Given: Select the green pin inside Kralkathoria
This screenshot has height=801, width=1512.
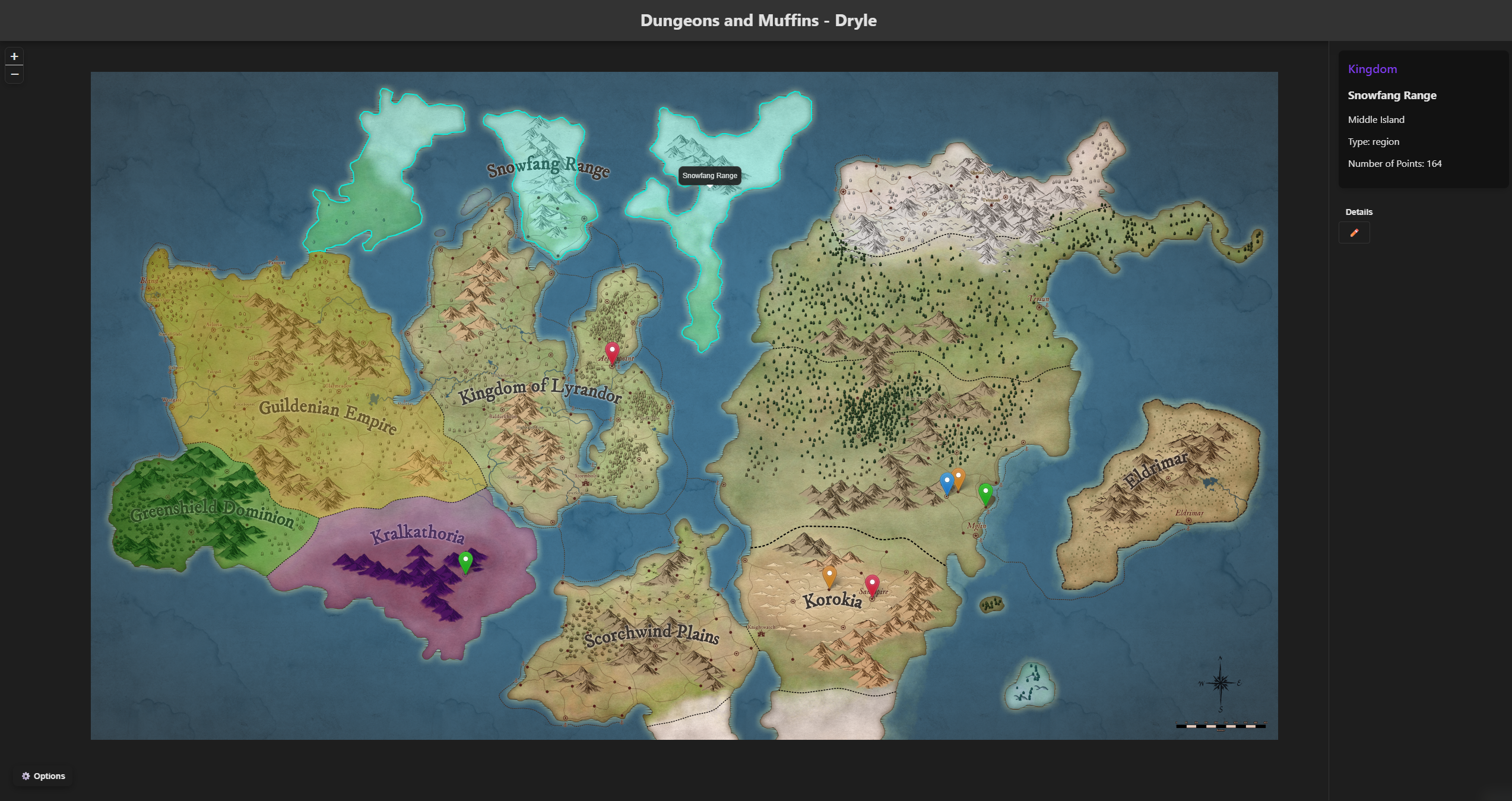Looking at the screenshot, I should coord(465,559).
